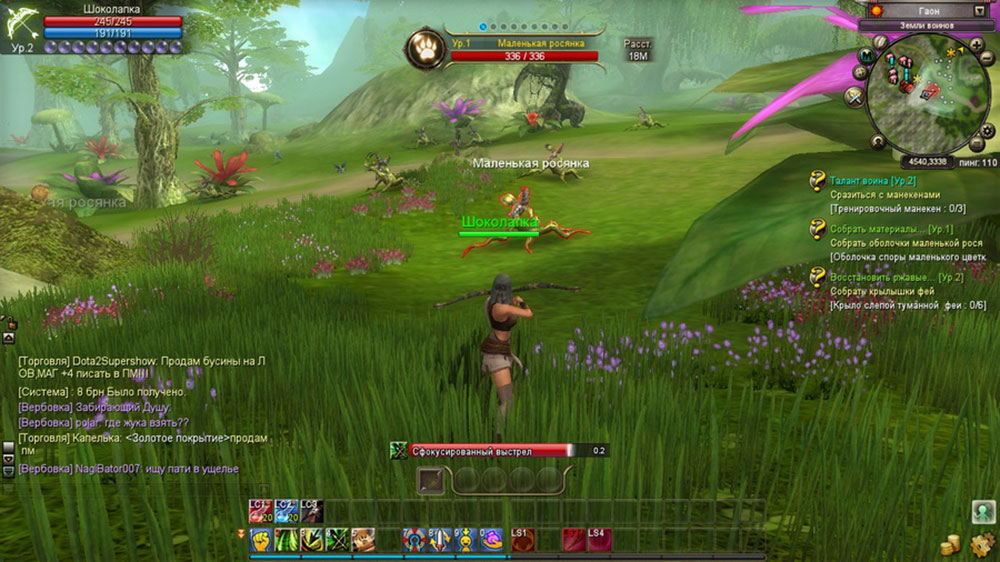
Task: Click the LS4 red skill slot
Action: click(598, 540)
